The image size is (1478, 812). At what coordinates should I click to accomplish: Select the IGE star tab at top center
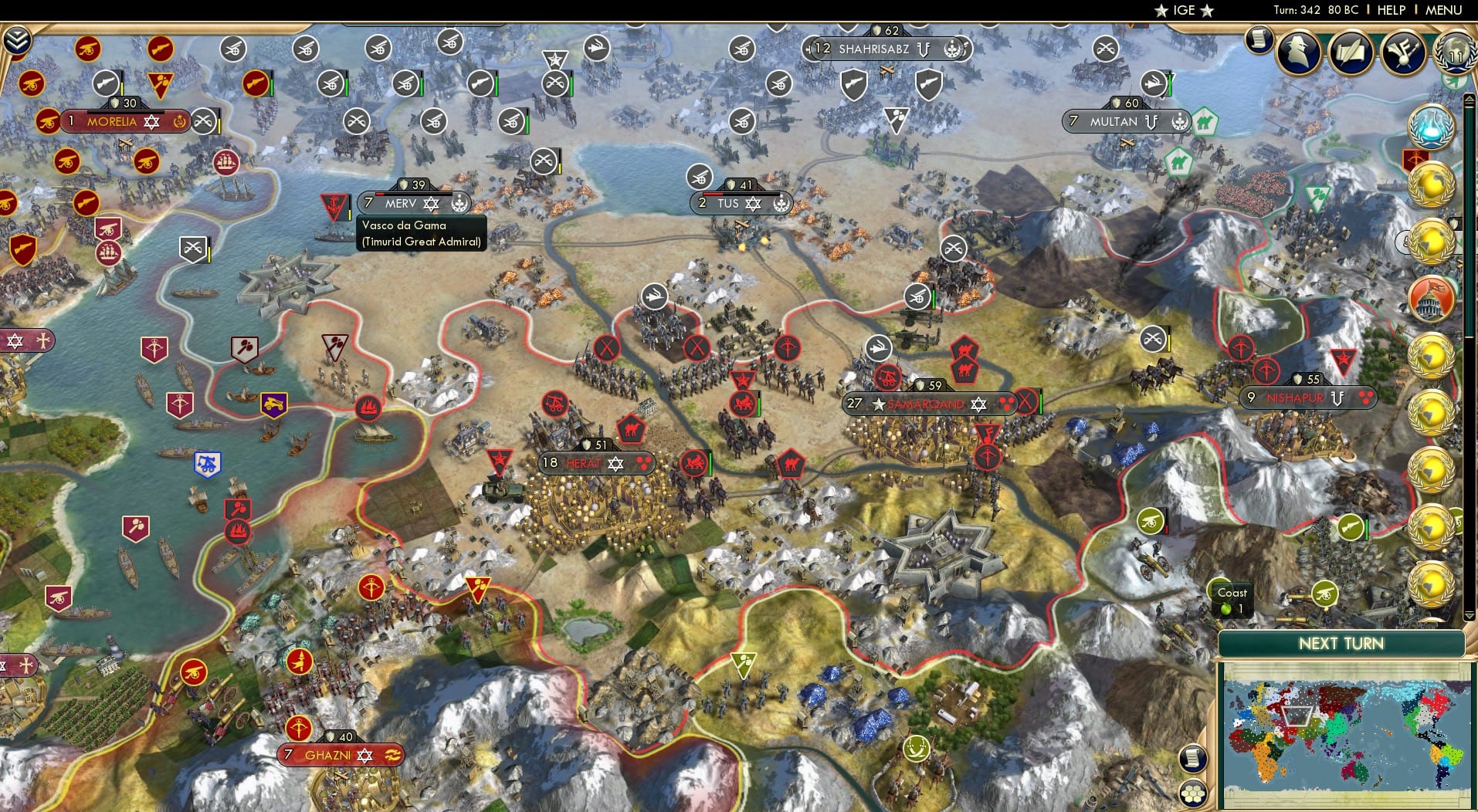point(1186,11)
